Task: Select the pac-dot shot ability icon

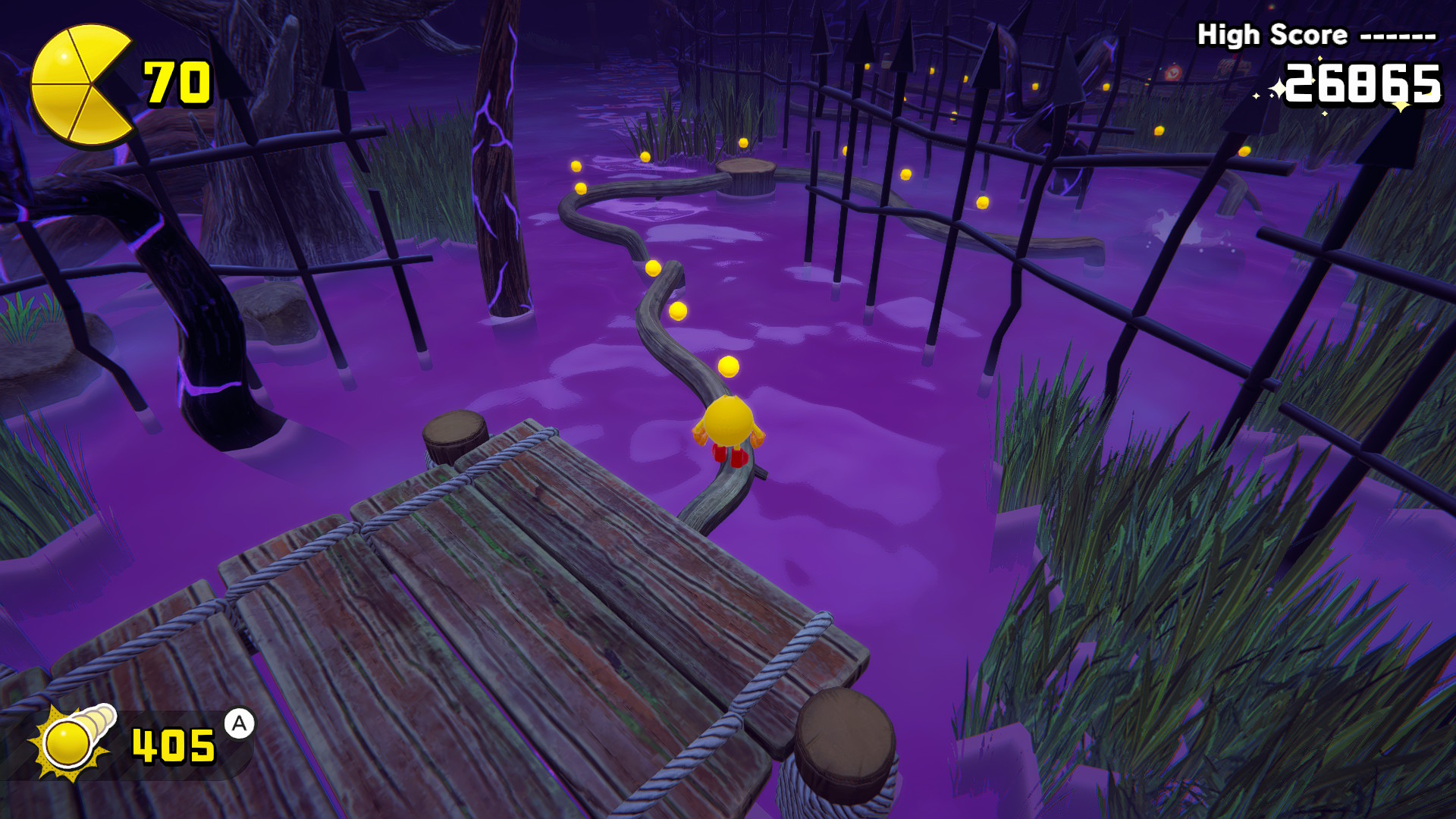Action: point(72,741)
